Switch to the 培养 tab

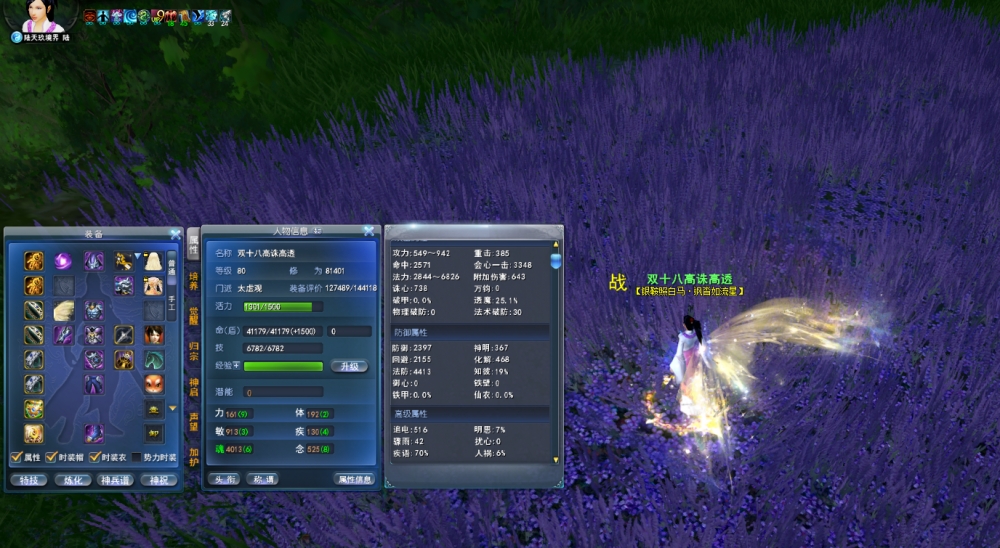click(x=193, y=280)
